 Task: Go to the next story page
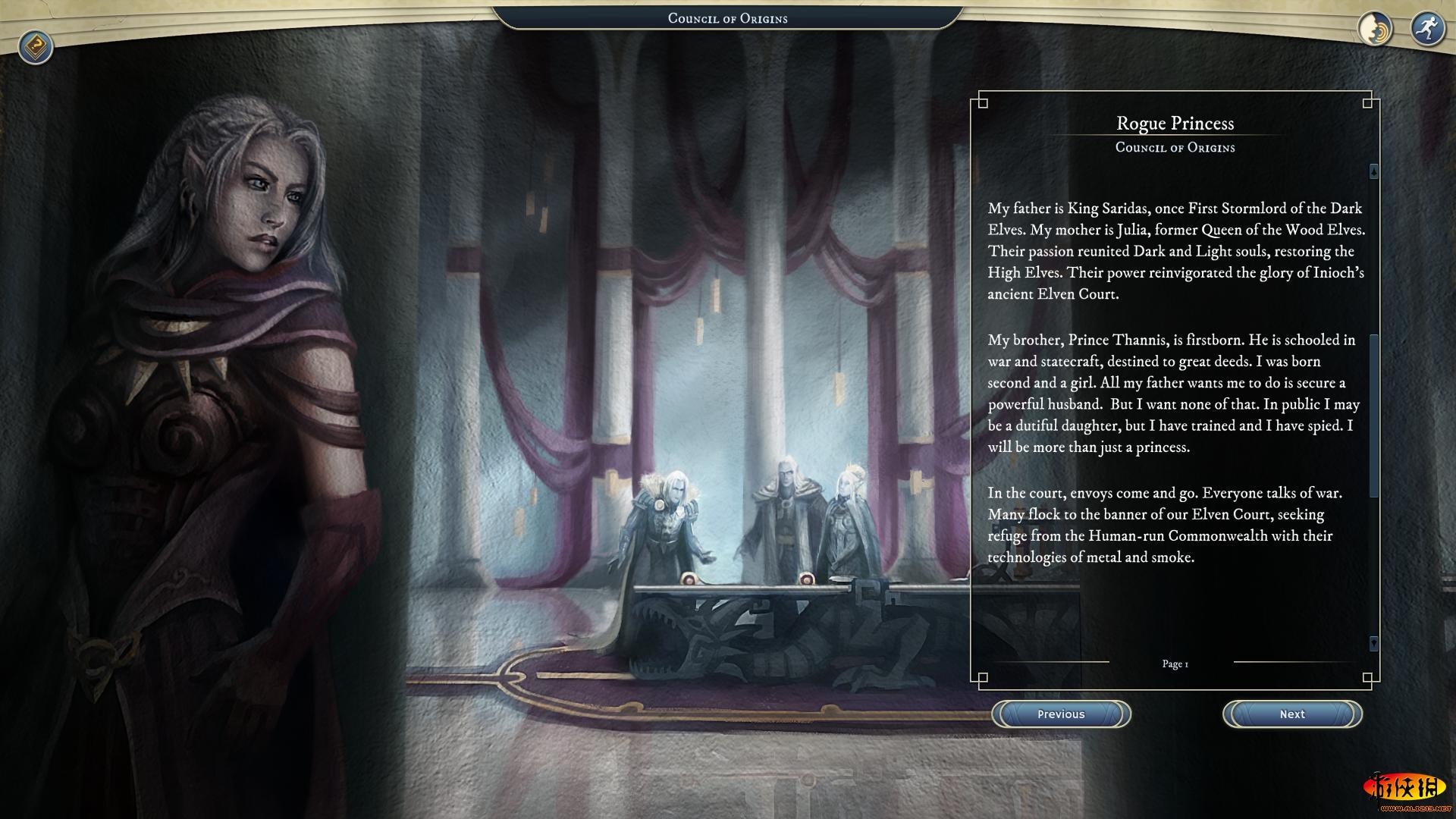tap(1292, 714)
